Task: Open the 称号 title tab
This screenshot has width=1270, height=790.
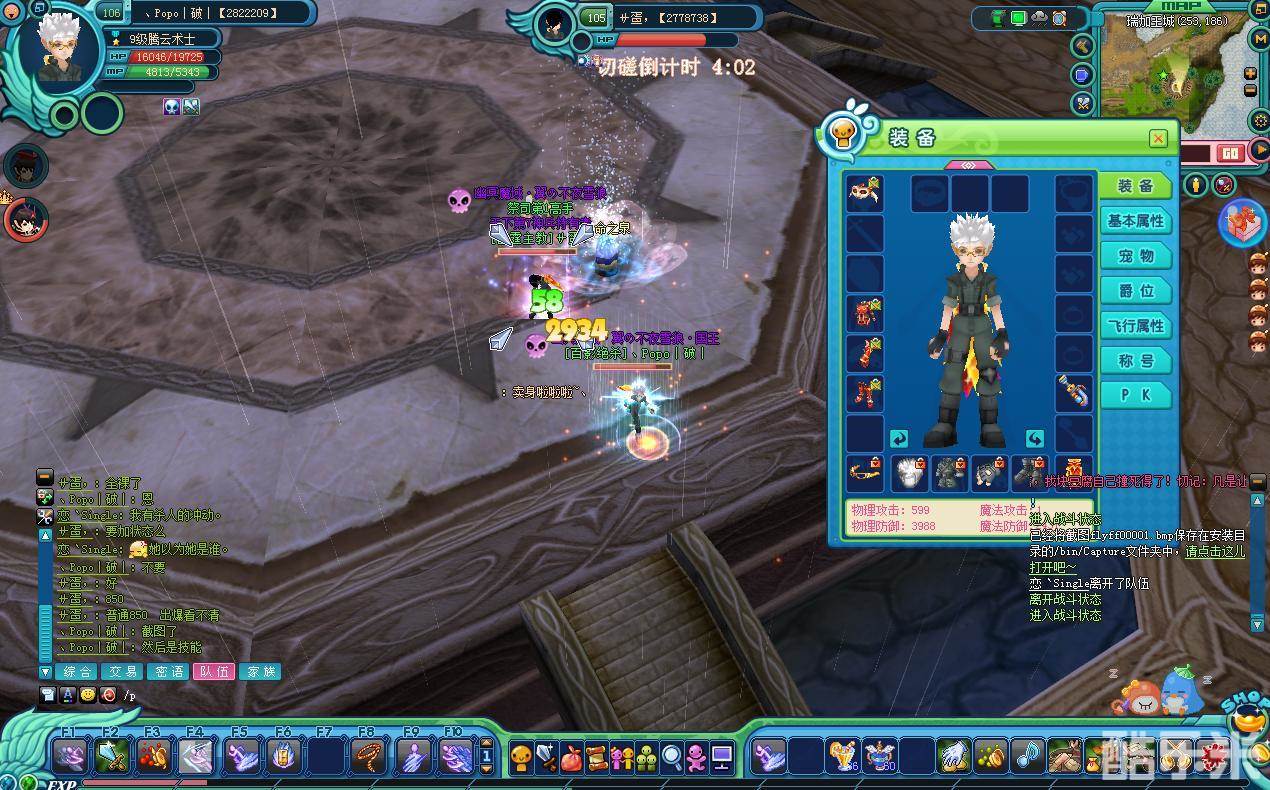Action: (x=1135, y=361)
